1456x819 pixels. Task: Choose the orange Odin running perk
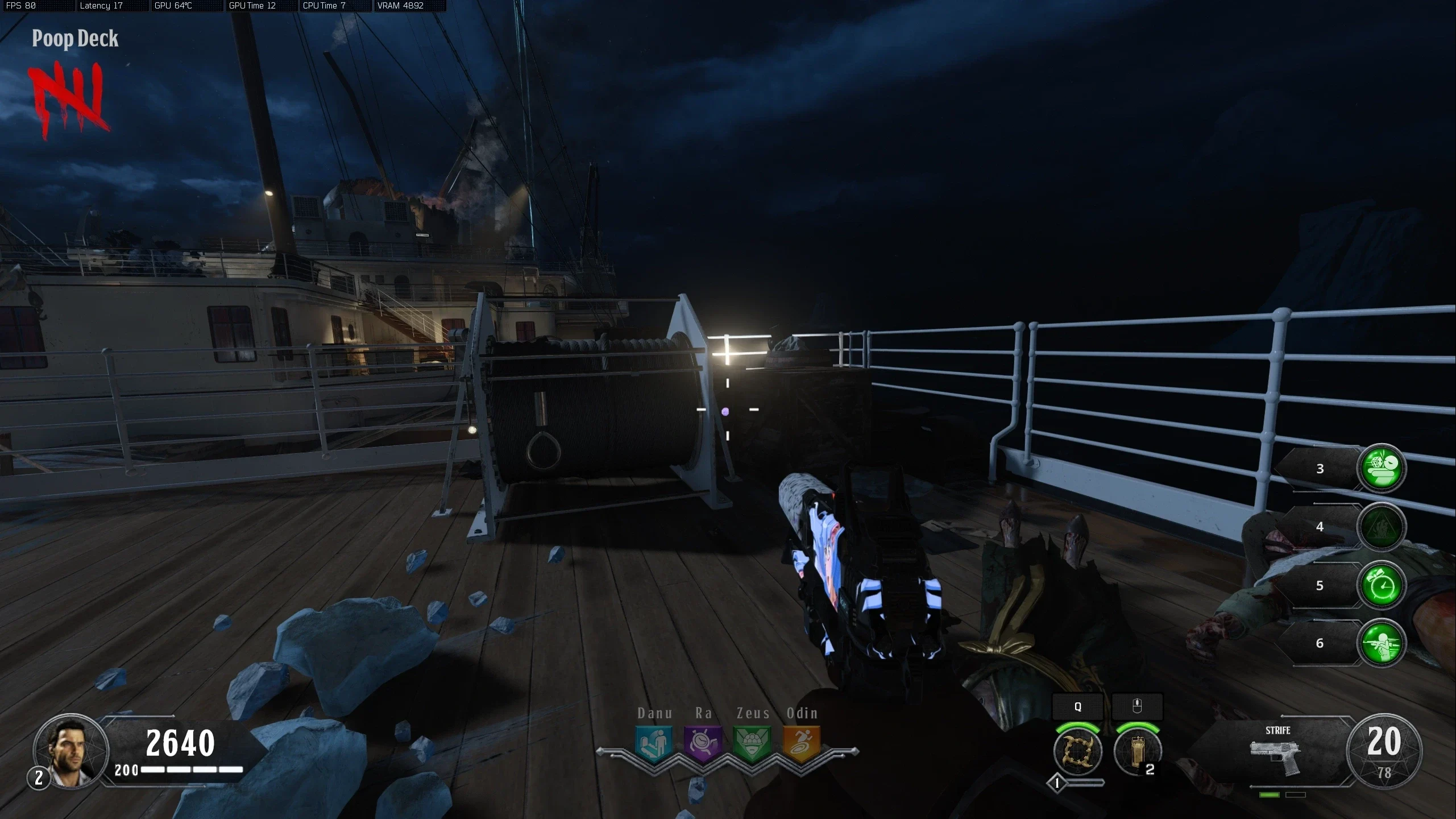(x=802, y=743)
